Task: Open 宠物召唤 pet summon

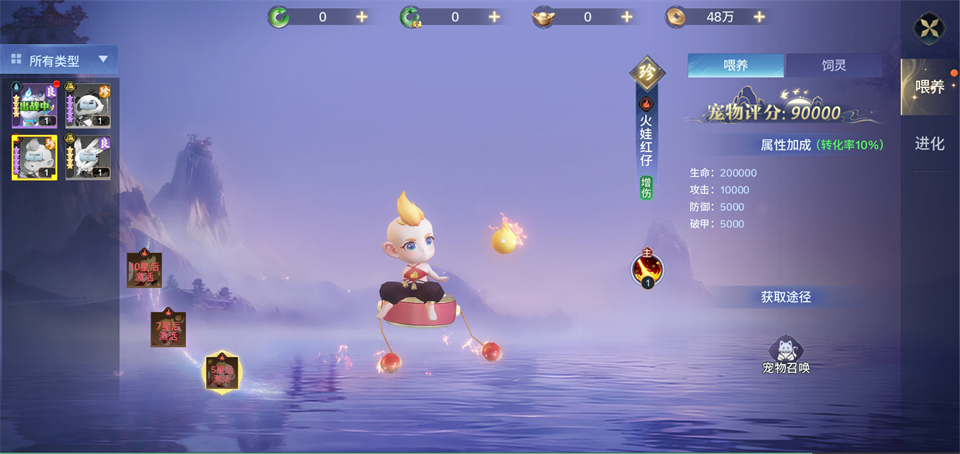Action: 786,355
